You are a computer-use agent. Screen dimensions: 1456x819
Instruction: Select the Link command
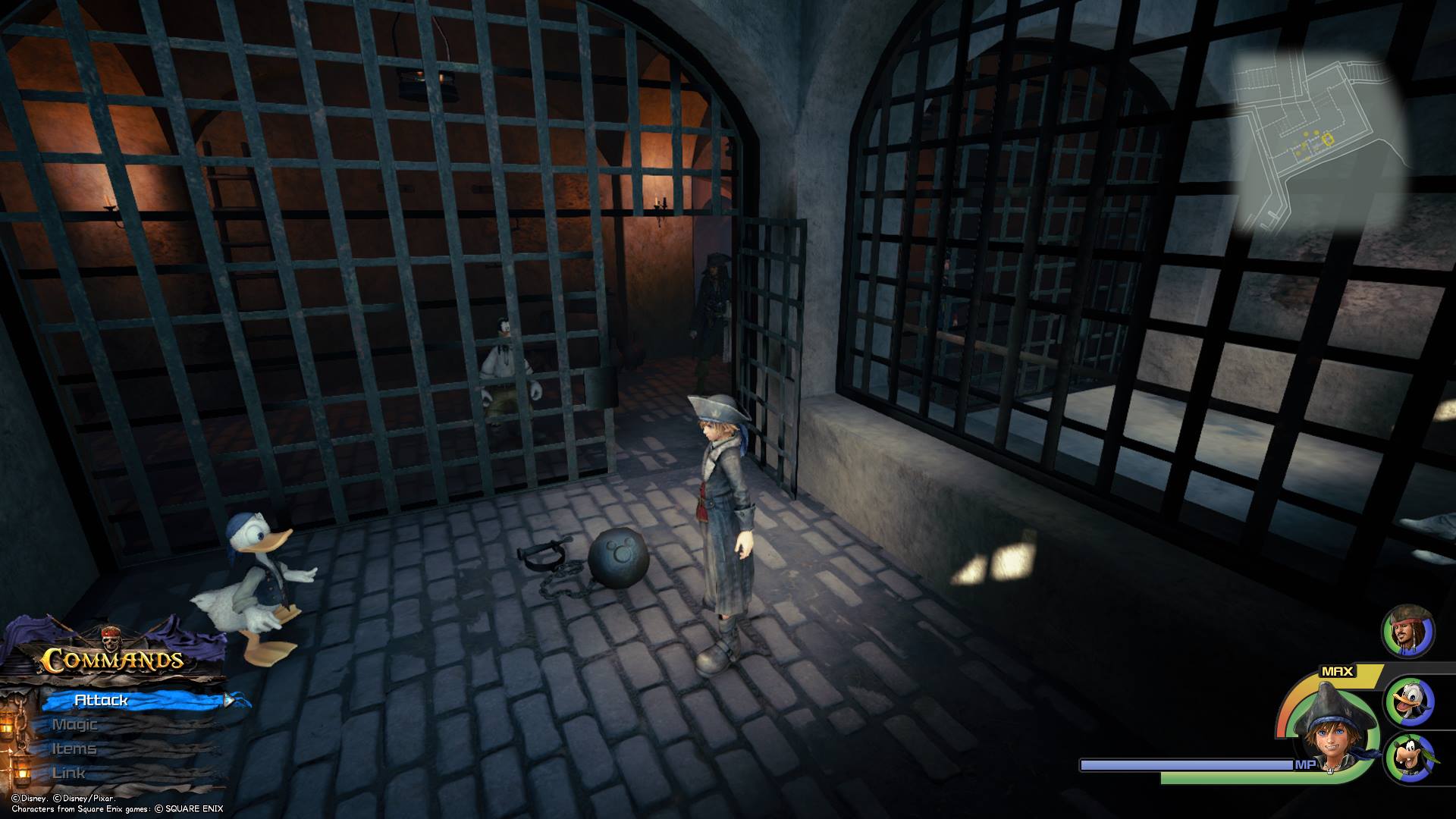point(69,773)
